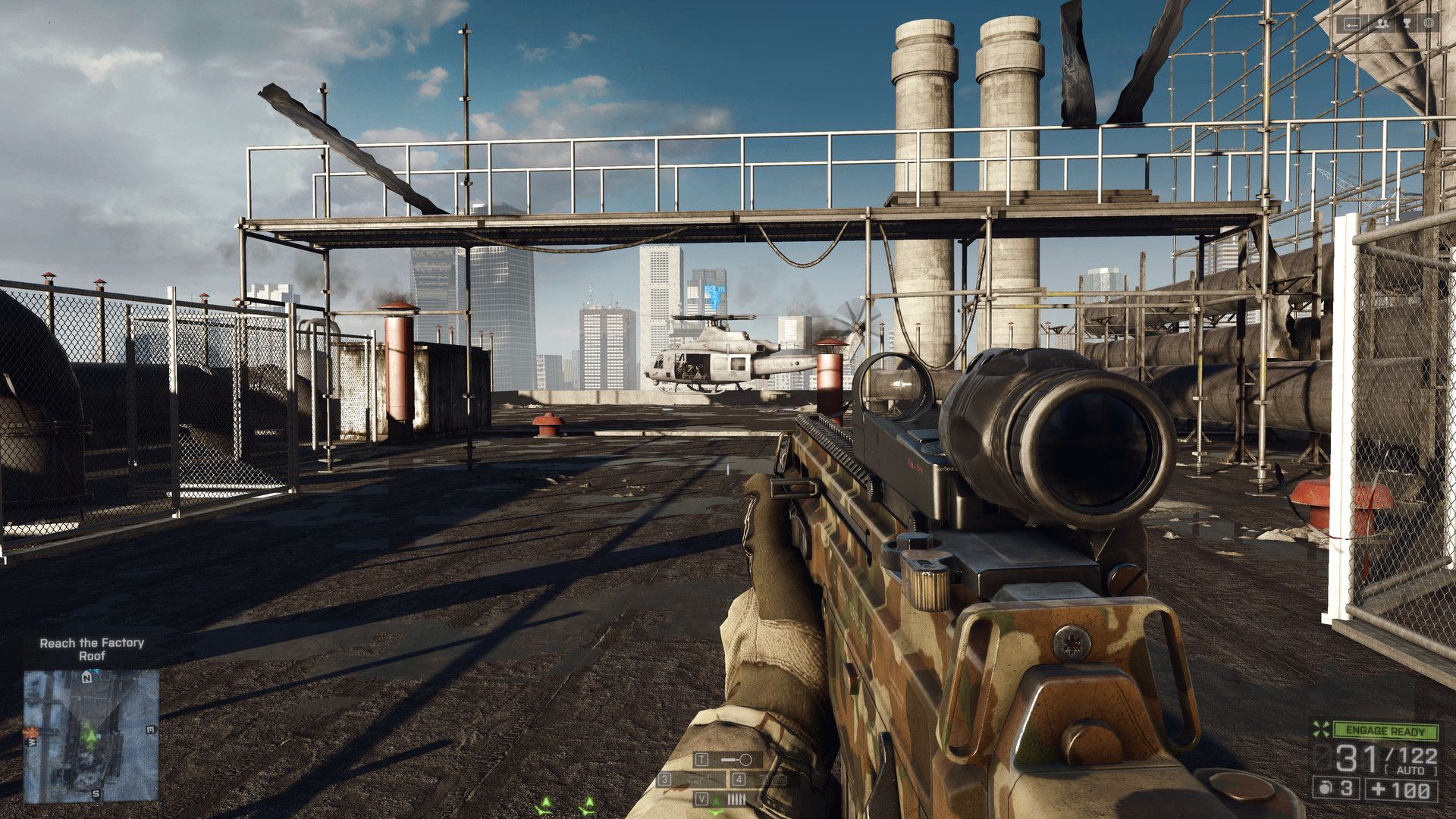Click the back arrow overlay icon

tap(1352, 24)
